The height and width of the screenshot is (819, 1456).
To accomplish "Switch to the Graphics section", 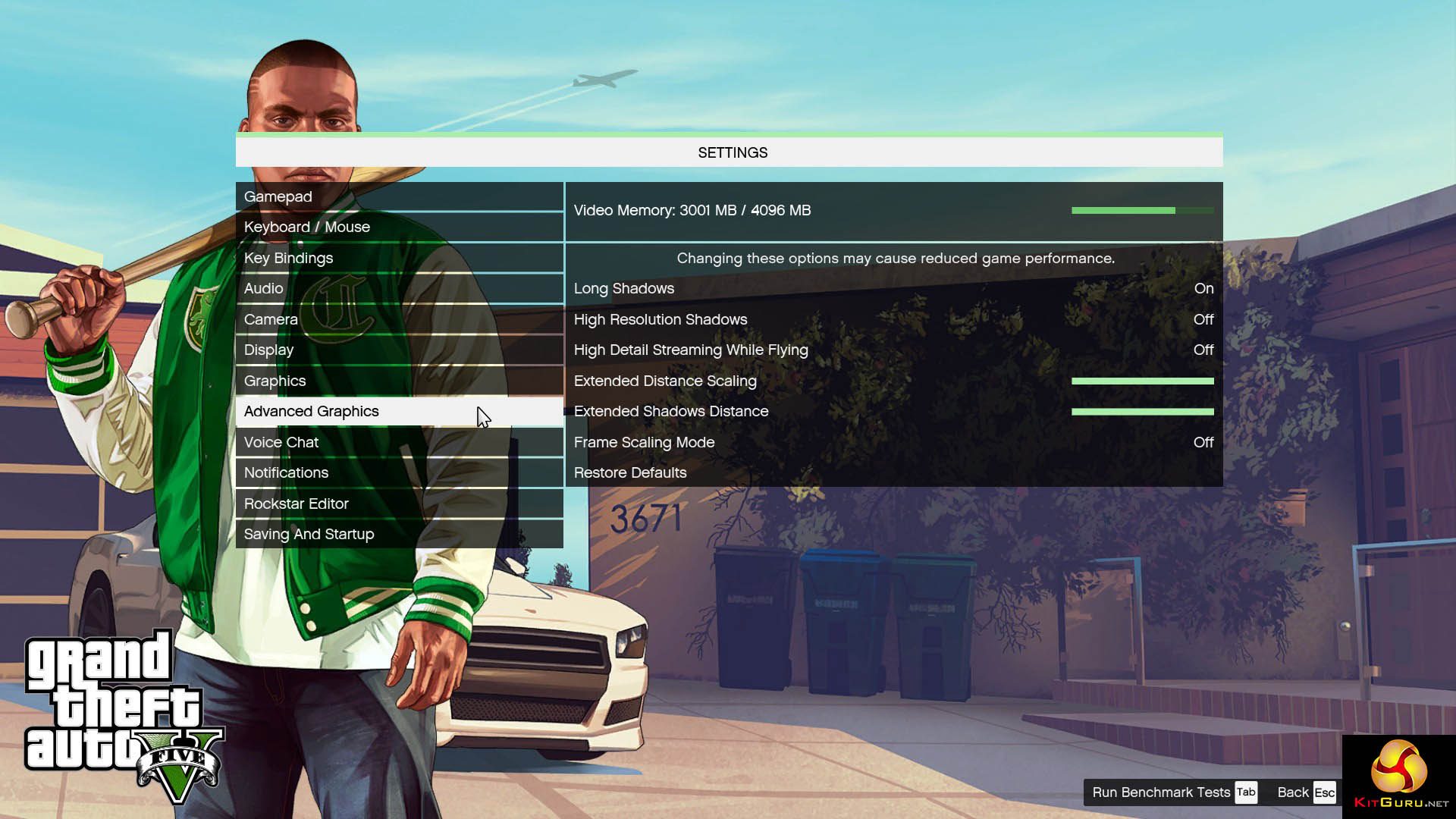I will pyautogui.click(x=399, y=381).
